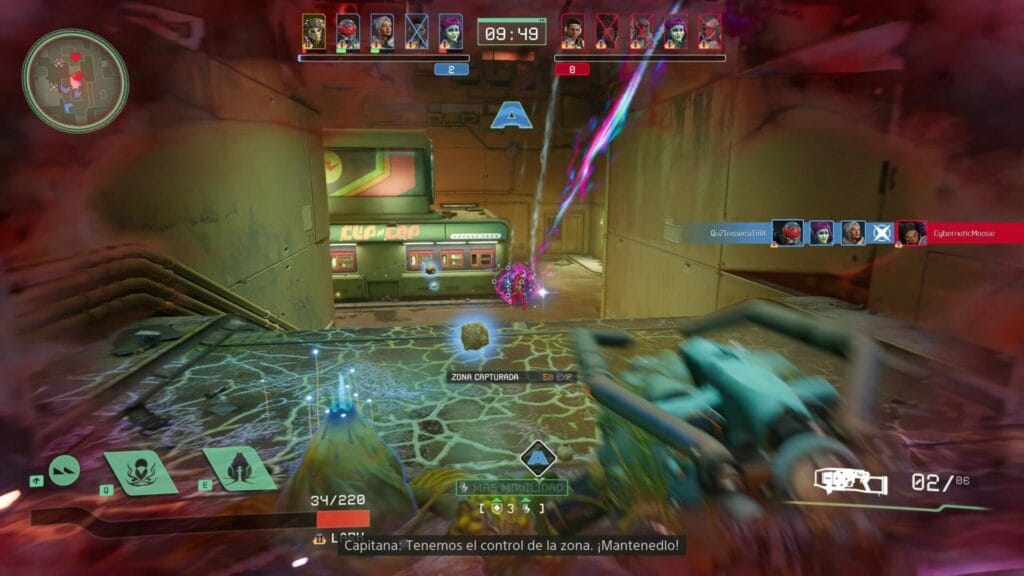This screenshot has width=1024, height=576.
Task: Click the crossed-swords elimination icon in kill feed
Action: (881, 233)
